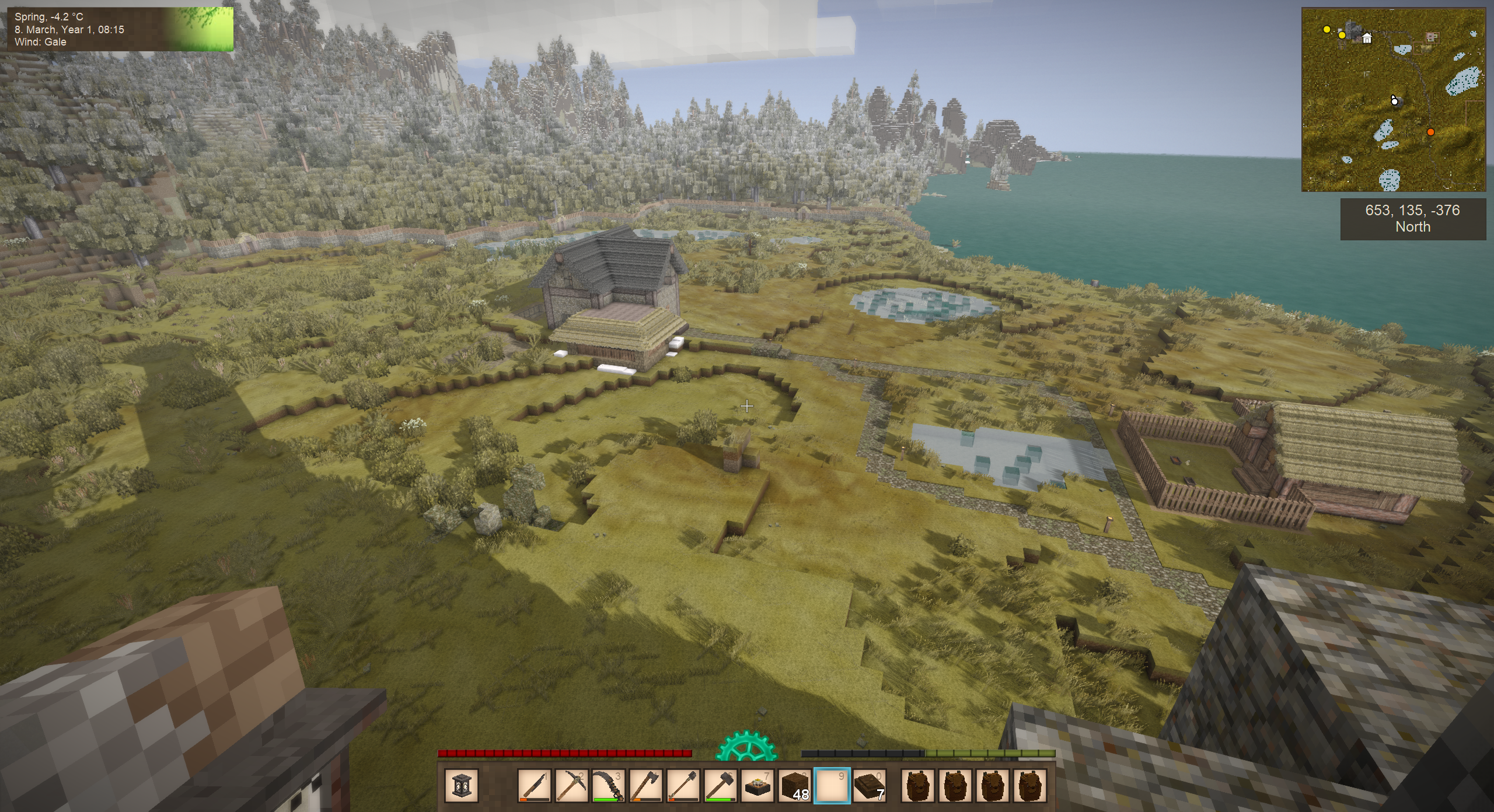Choose the stack of 7 dark slabs

(870, 785)
